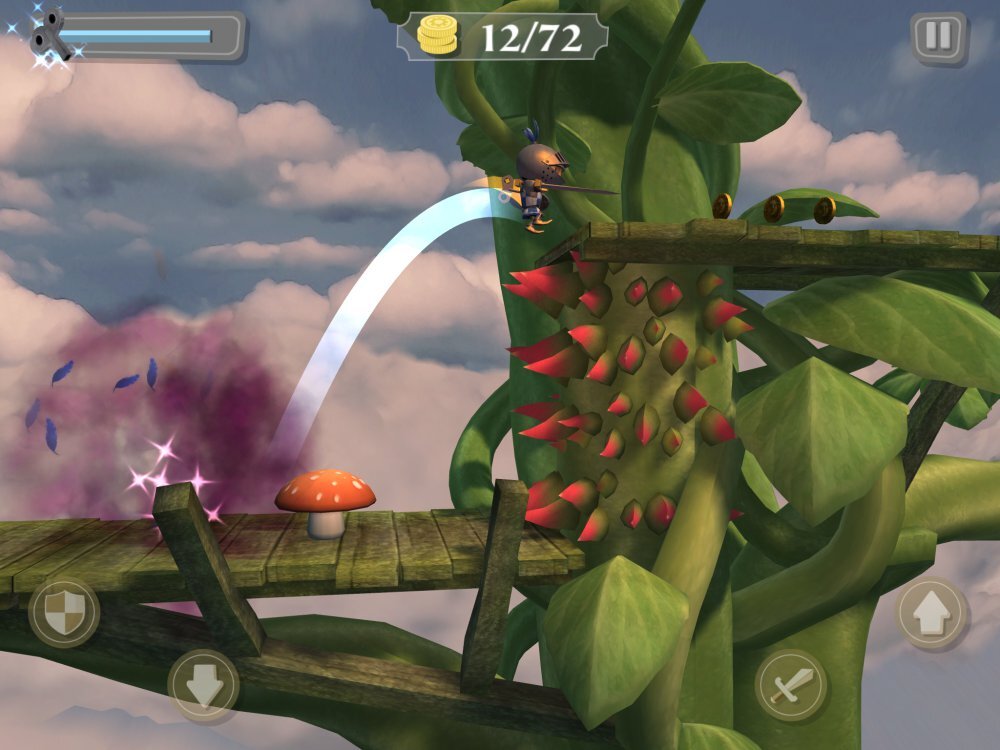This screenshot has width=1000, height=750.
Task: Tap the sword attack button
Action: click(791, 685)
